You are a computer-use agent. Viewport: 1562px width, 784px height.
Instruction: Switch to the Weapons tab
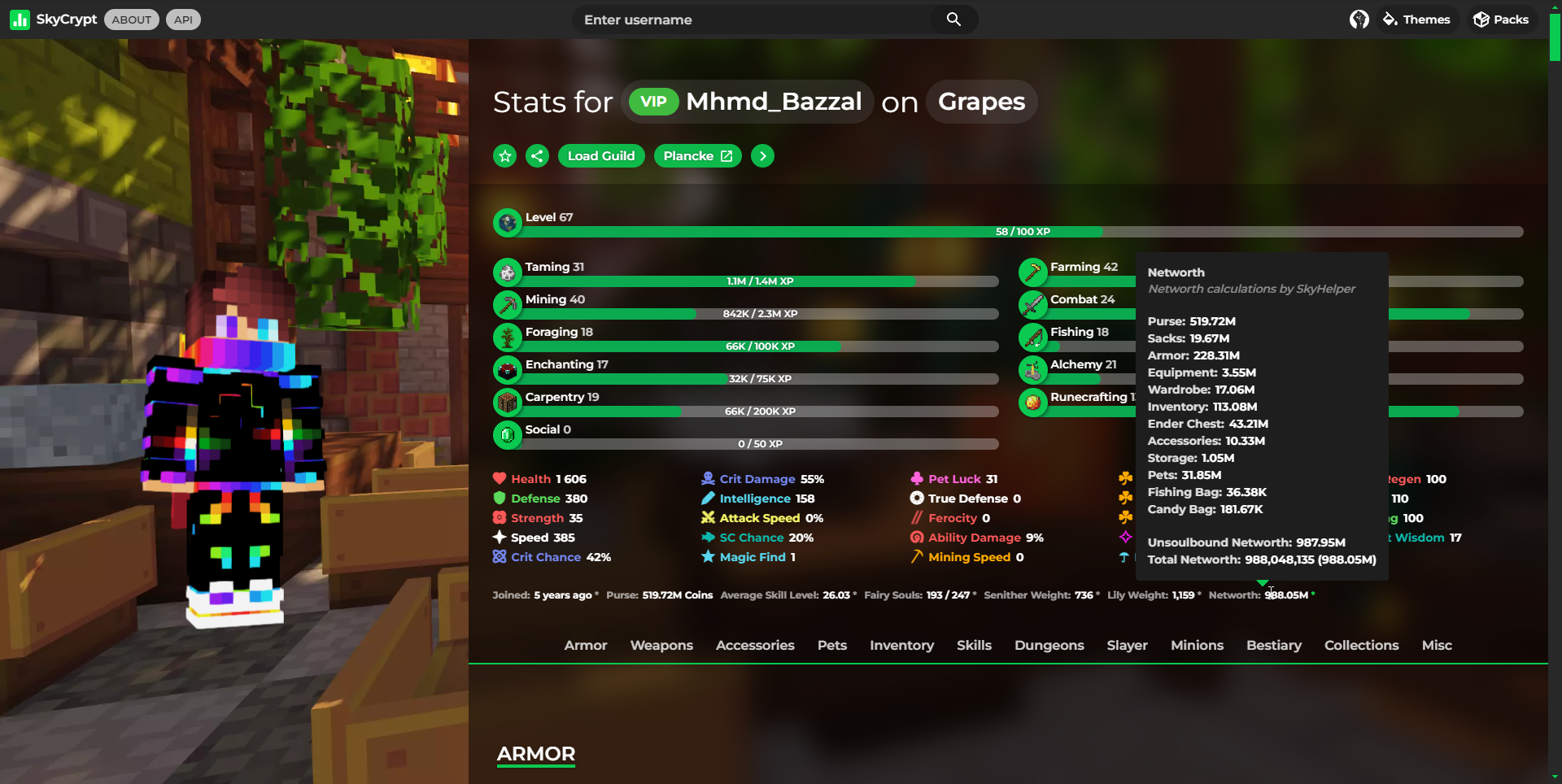(661, 645)
